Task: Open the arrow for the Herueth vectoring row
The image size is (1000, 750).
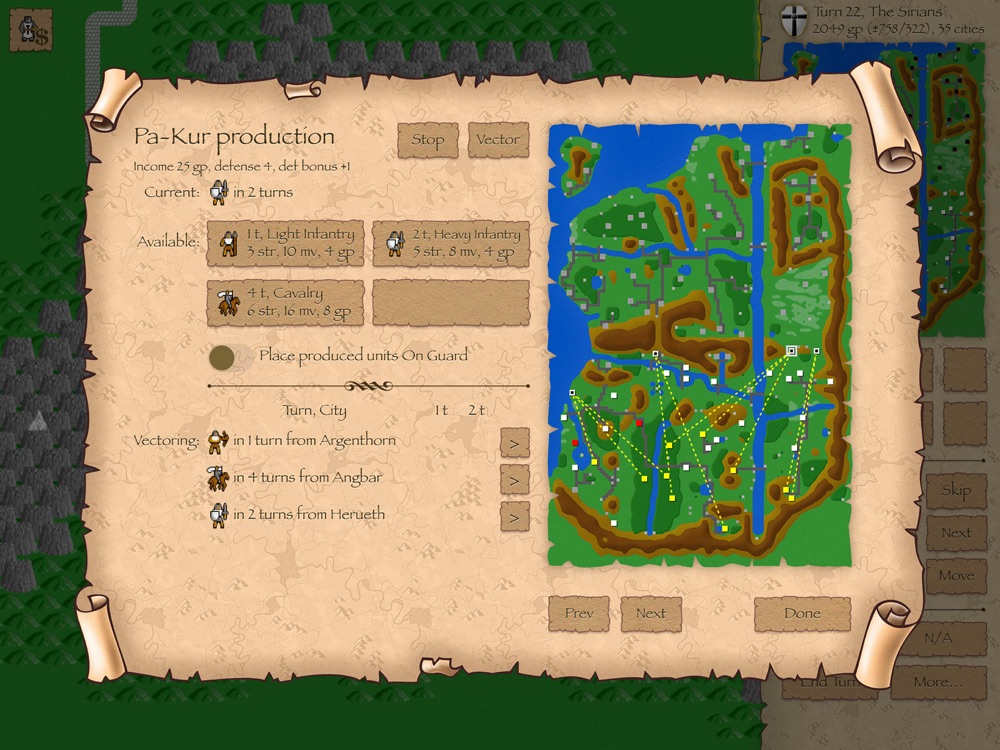Action: (x=514, y=516)
